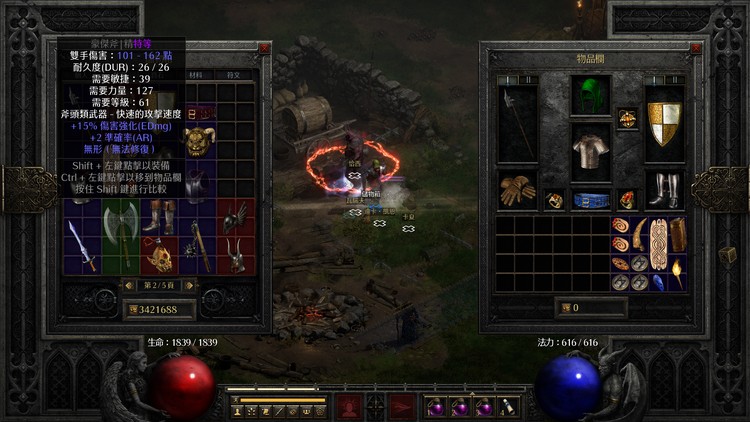Use the first purple potion in belt
750x422 pixels.
[437, 408]
